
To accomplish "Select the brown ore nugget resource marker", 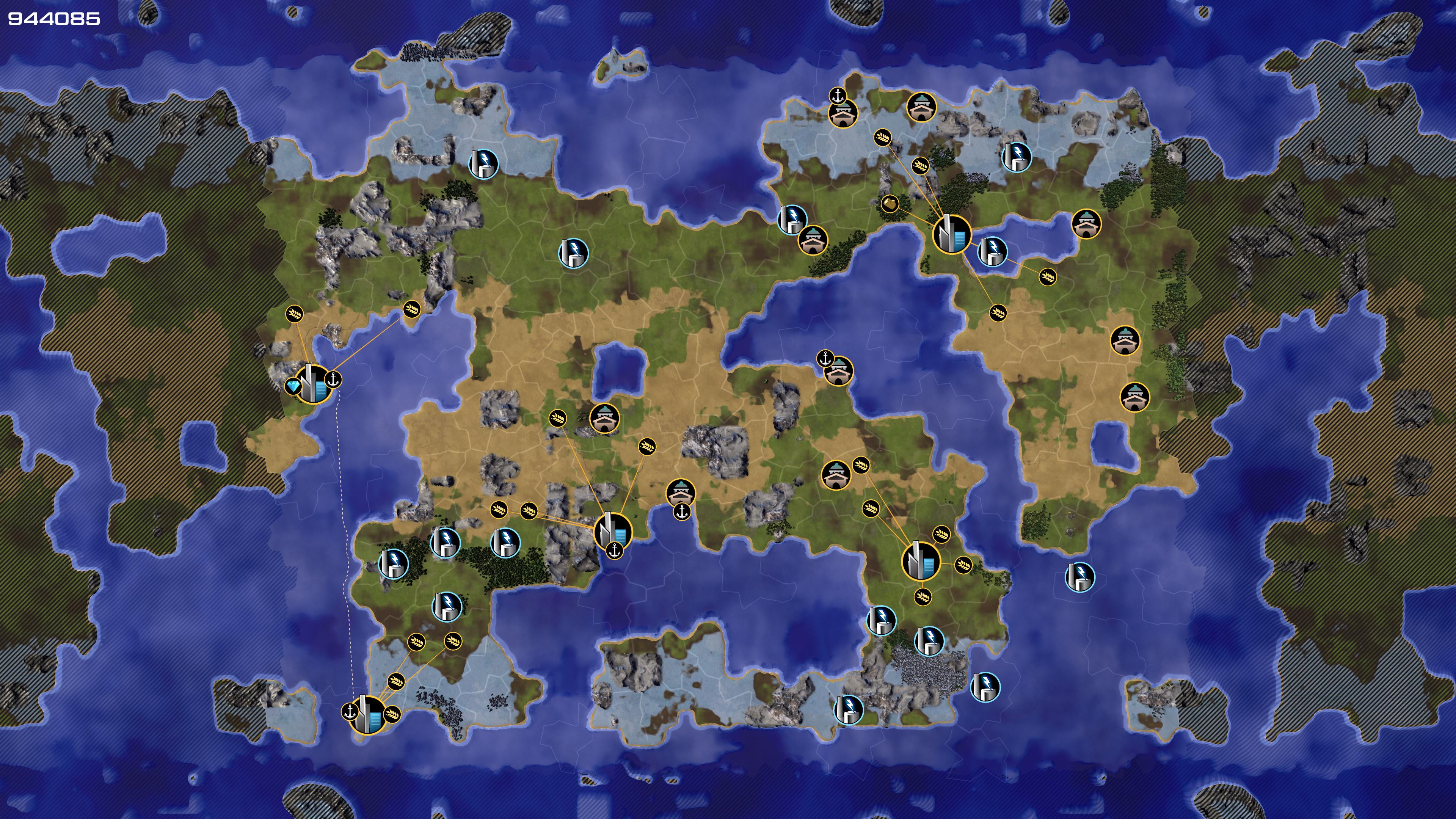I will (x=890, y=204).
